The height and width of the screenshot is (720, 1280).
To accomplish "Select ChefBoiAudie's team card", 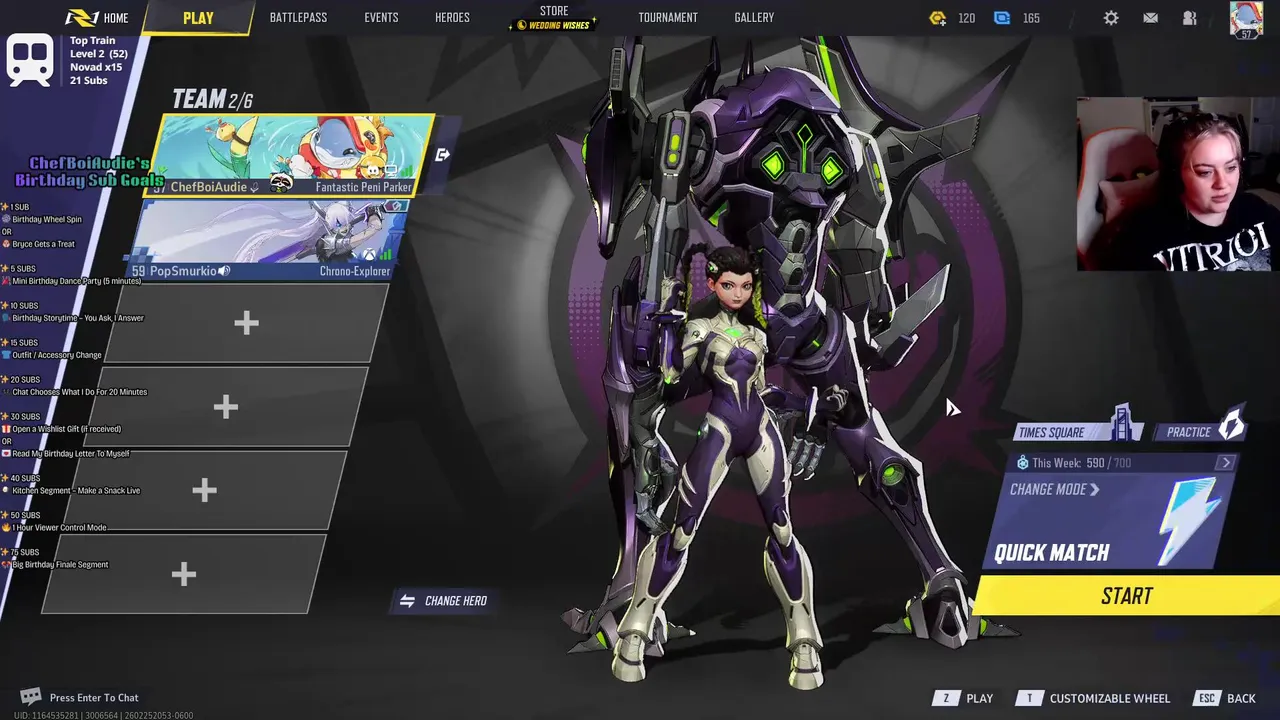I will coord(295,155).
